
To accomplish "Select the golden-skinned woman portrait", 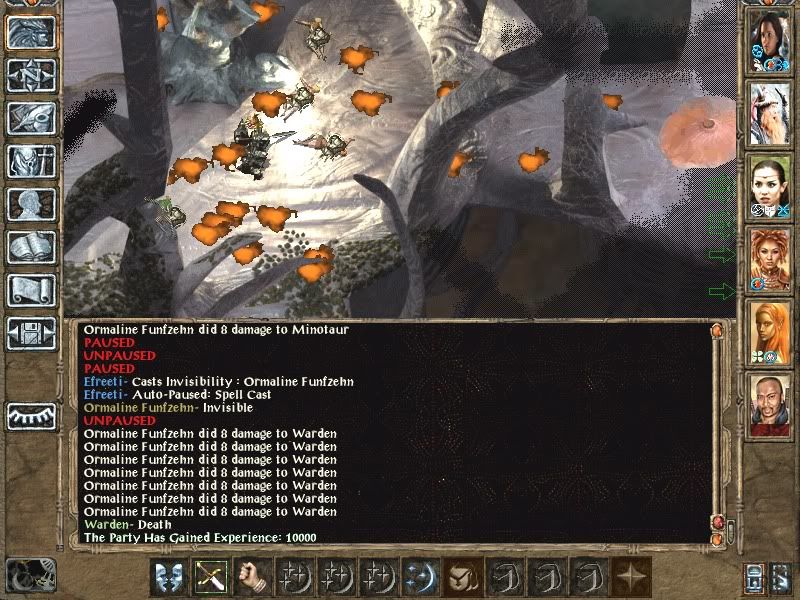I will 770,331.
